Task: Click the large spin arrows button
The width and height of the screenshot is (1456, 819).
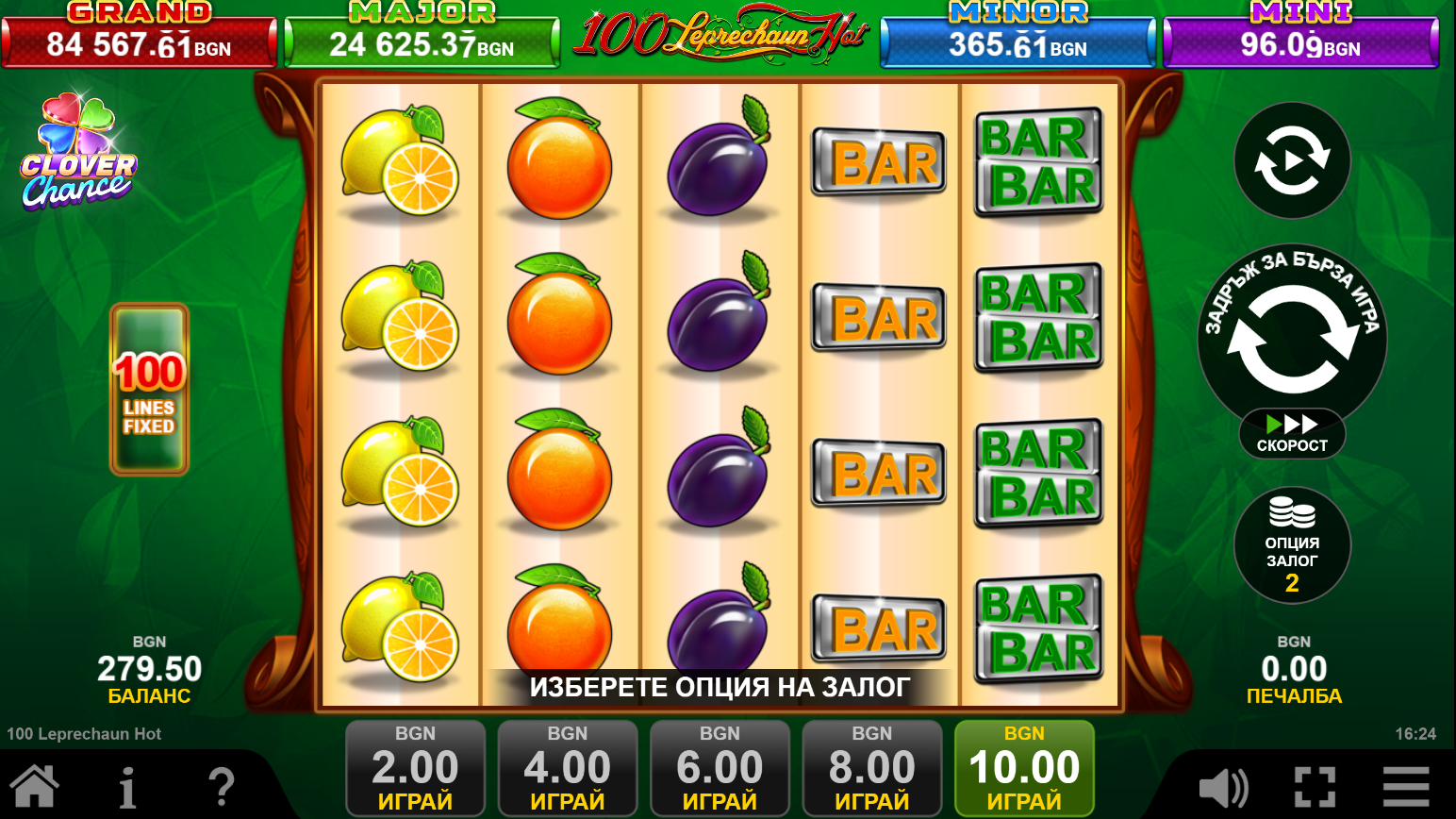Action: [x=1292, y=339]
